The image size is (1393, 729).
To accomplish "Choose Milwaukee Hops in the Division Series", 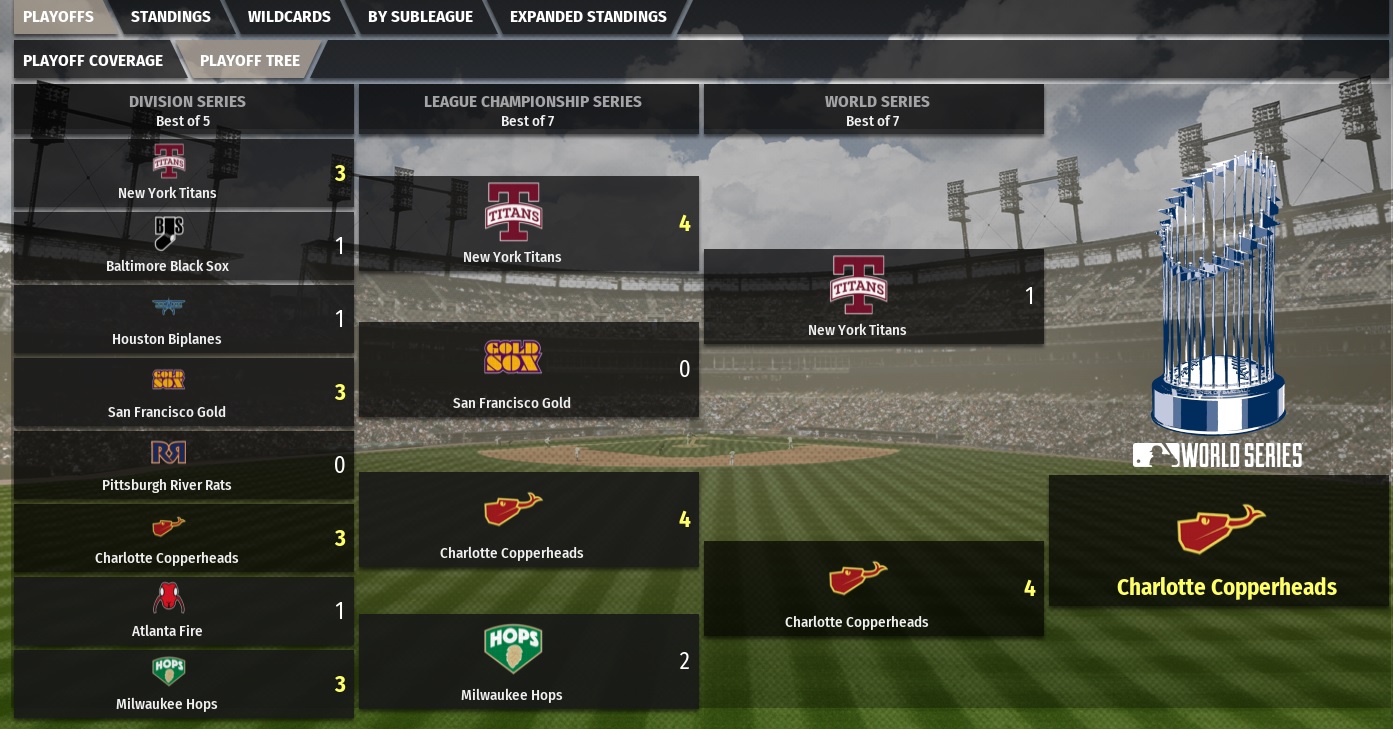I will [x=183, y=684].
